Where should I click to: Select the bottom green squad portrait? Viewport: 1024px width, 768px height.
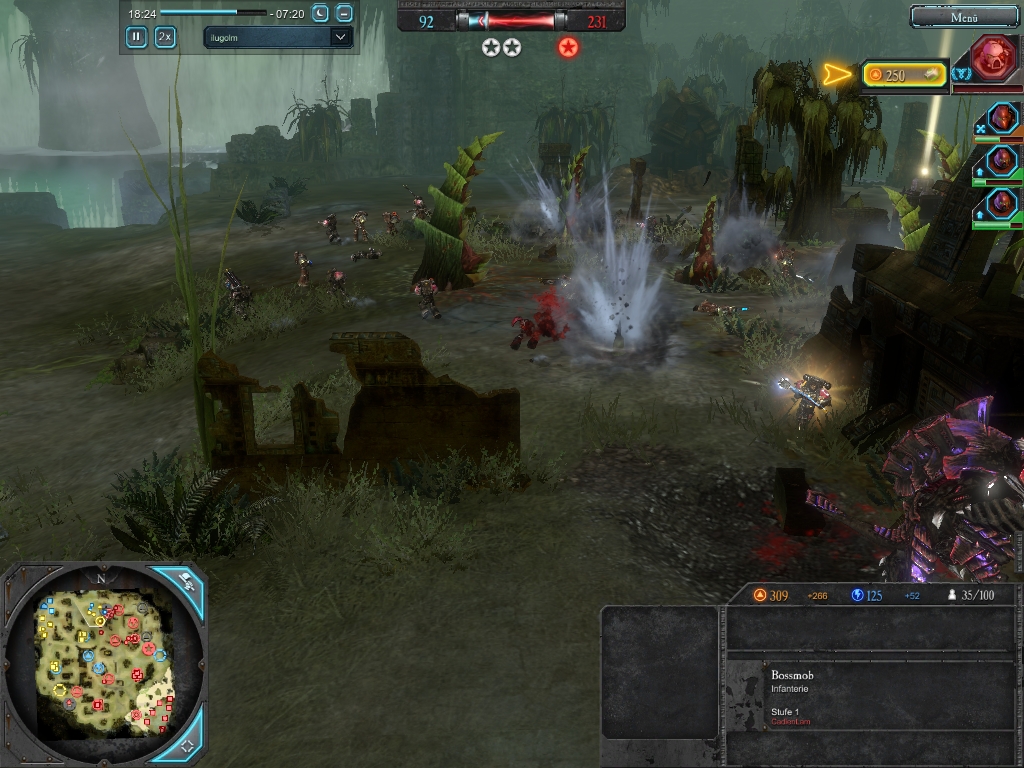[x=1002, y=205]
